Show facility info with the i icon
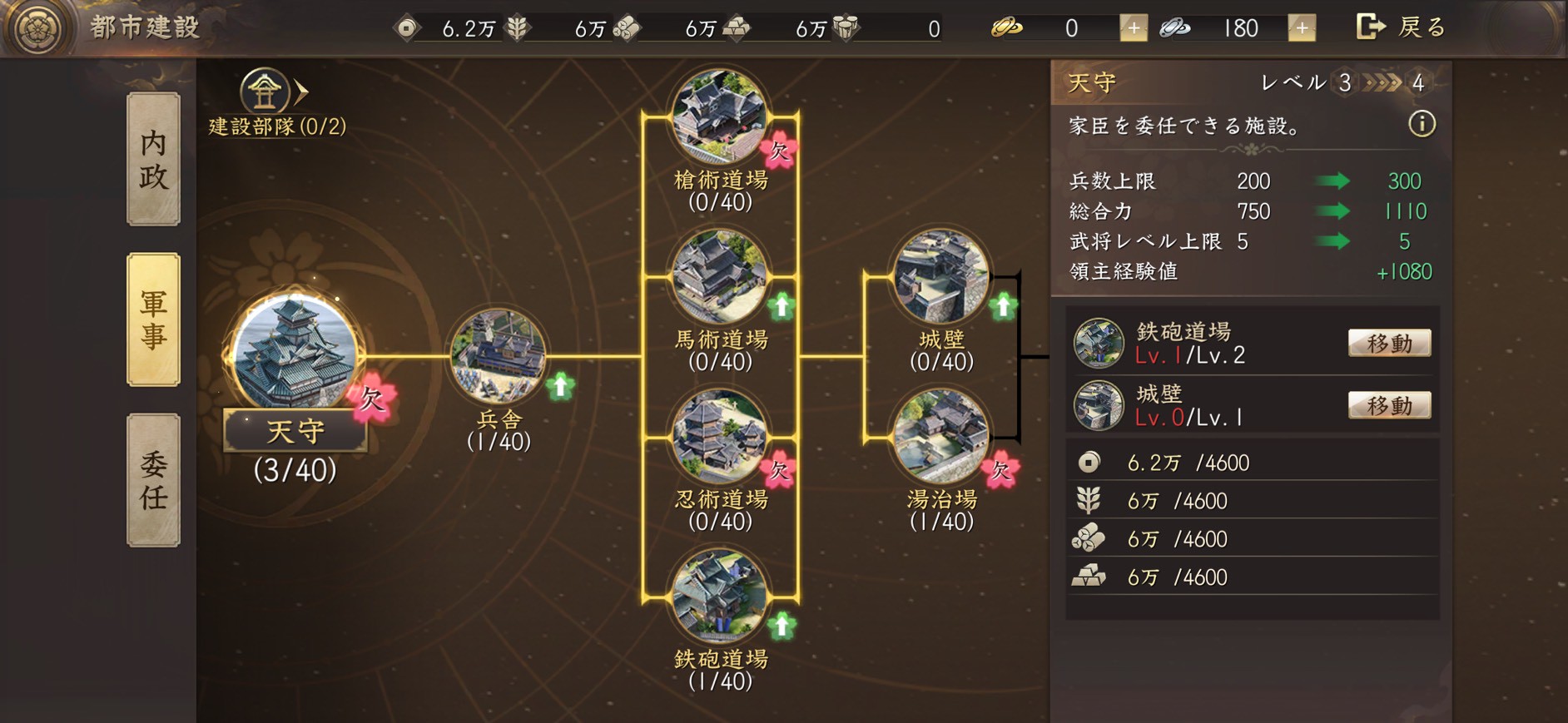Screen dimensions: 1568x723 [x=1422, y=125]
